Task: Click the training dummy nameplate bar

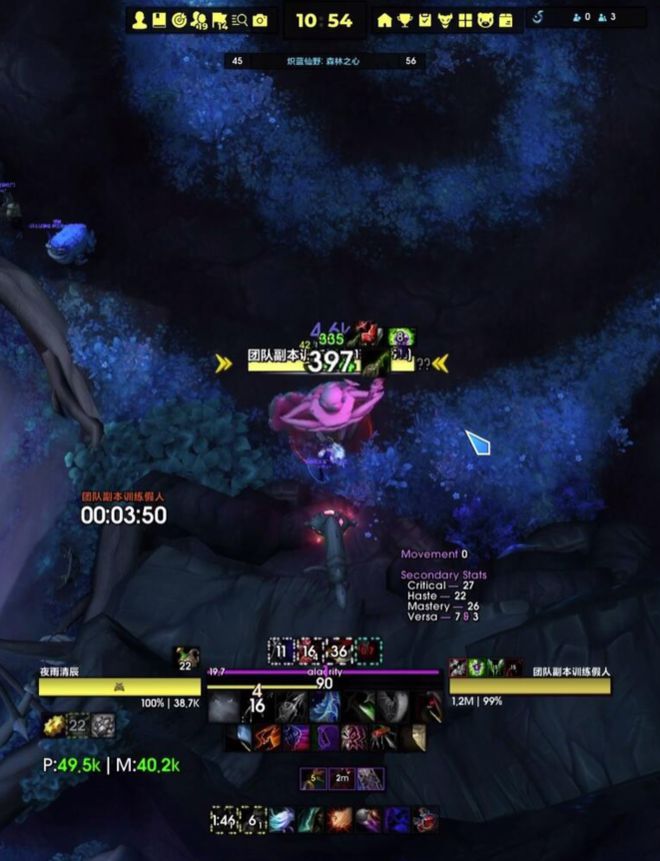Action: (330, 364)
